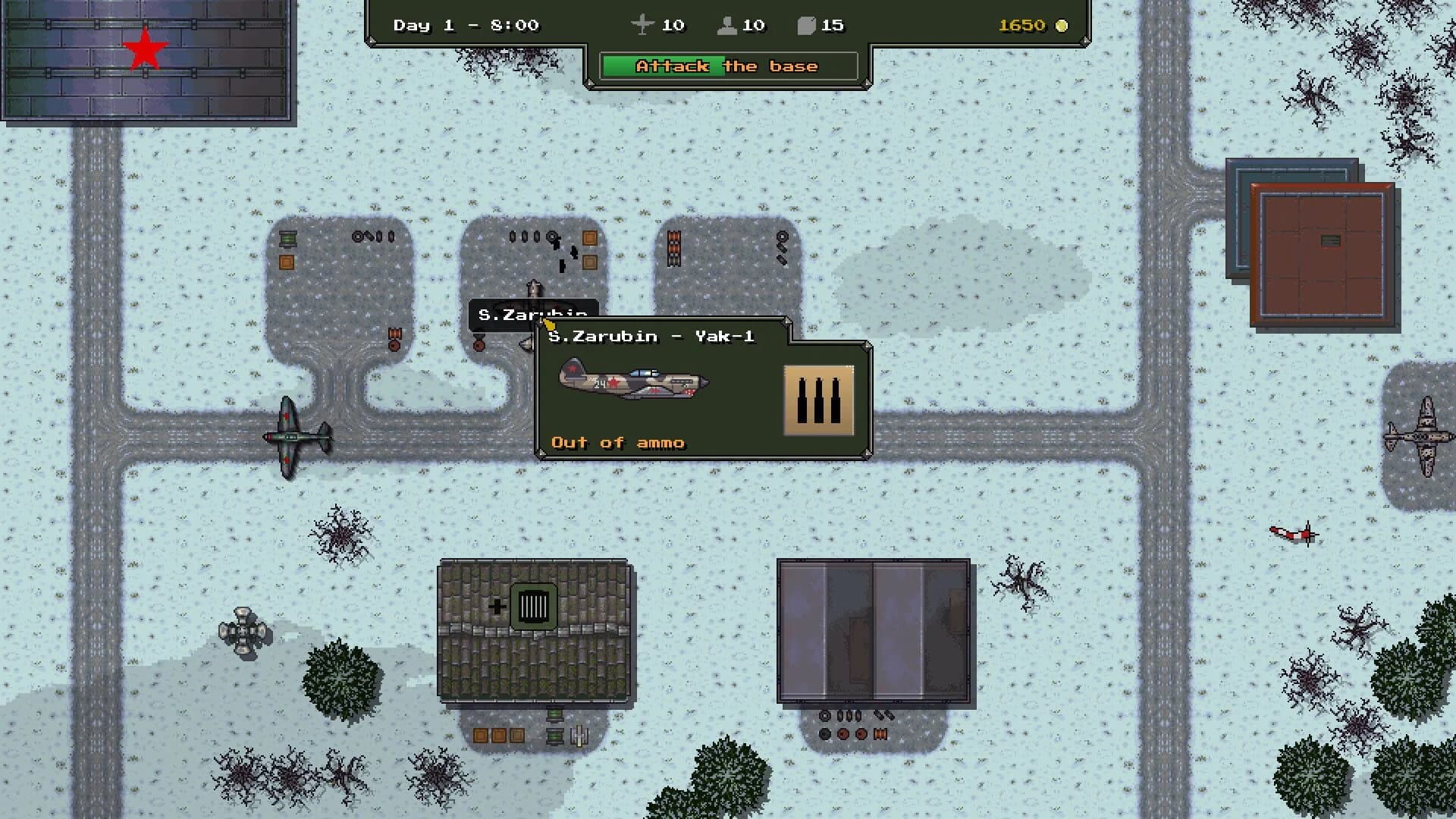1456x819 pixels.
Task: Click the aircraft count icon on top bar
Action: pos(641,25)
